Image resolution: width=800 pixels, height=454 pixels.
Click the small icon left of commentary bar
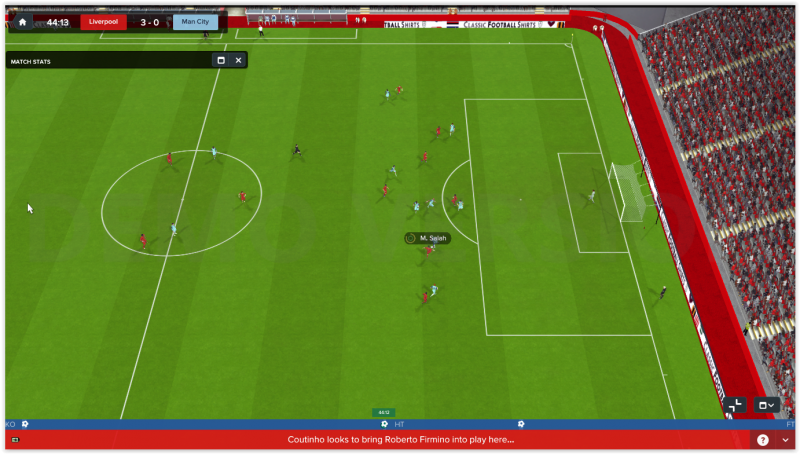14,440
